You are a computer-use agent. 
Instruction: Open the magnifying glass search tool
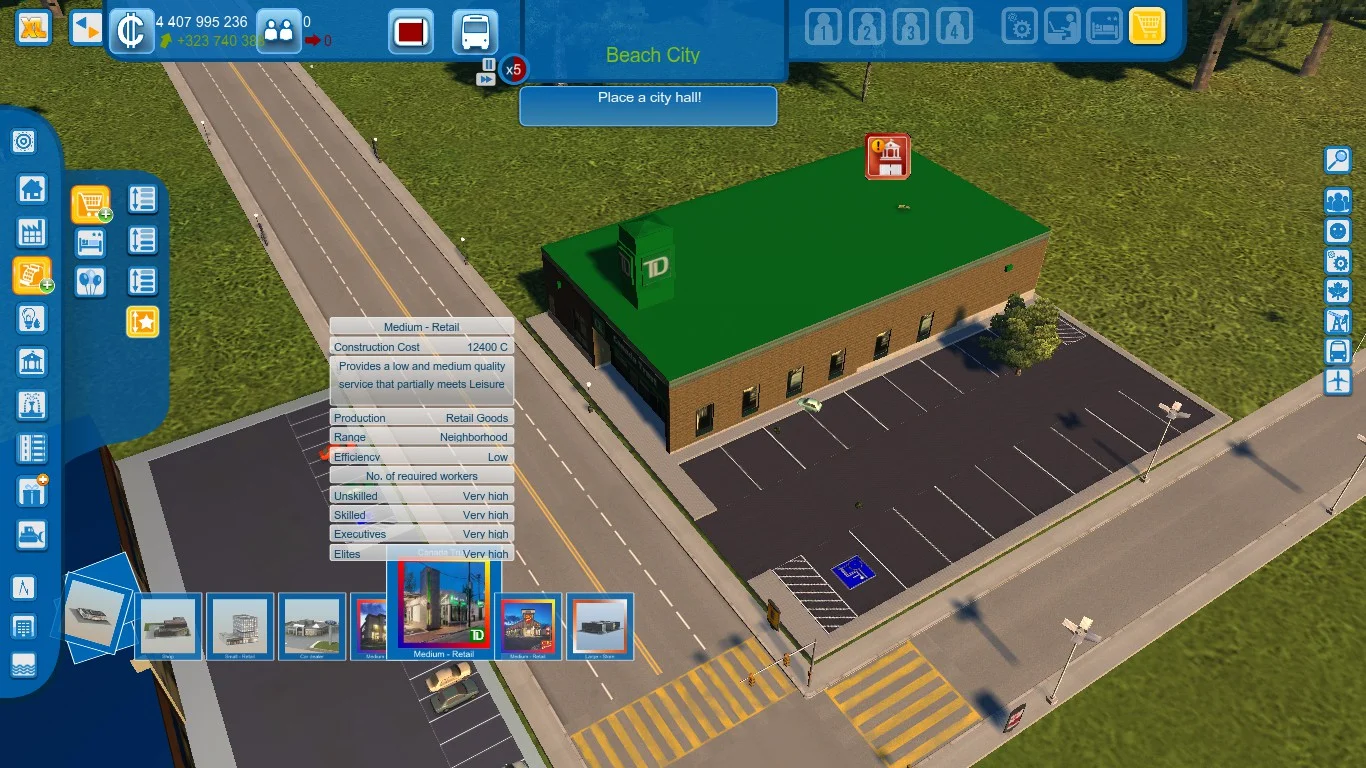[x=1337, y=160]
